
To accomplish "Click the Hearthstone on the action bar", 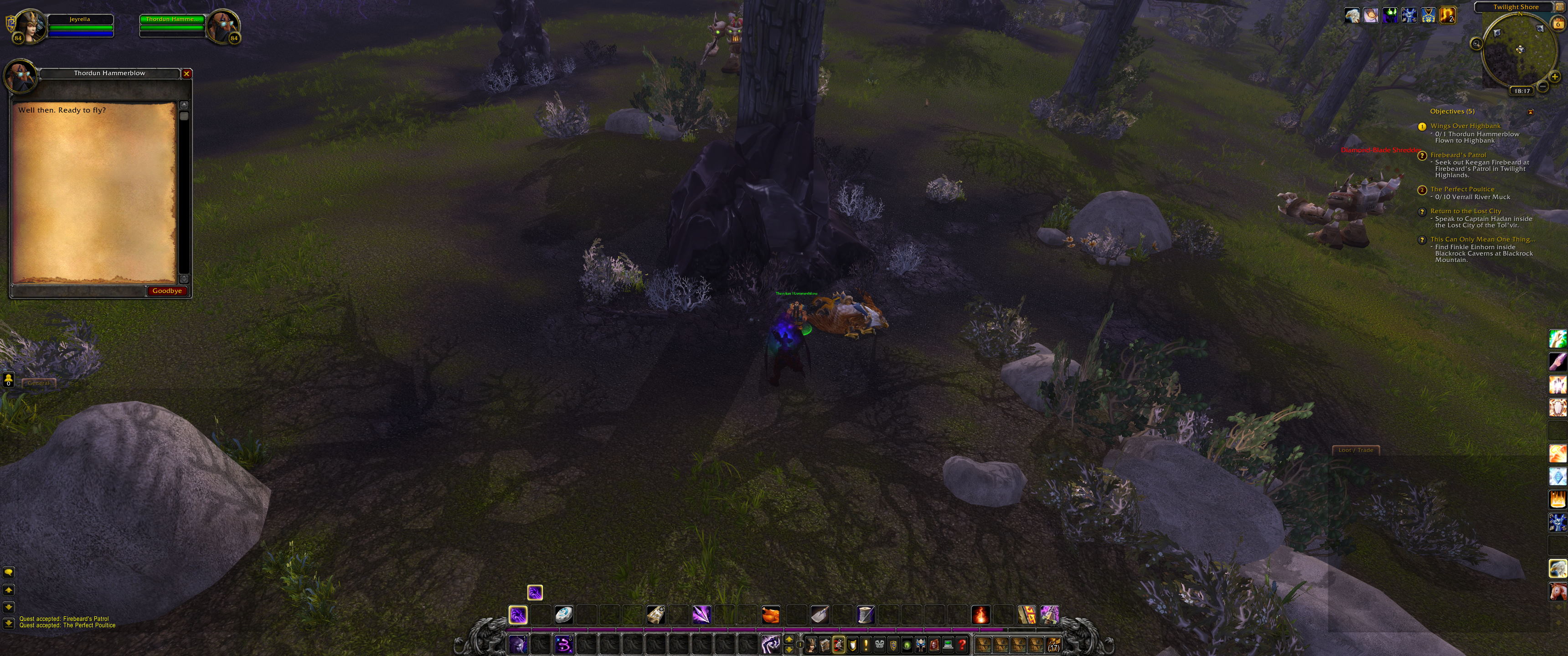I will (564, 615).
